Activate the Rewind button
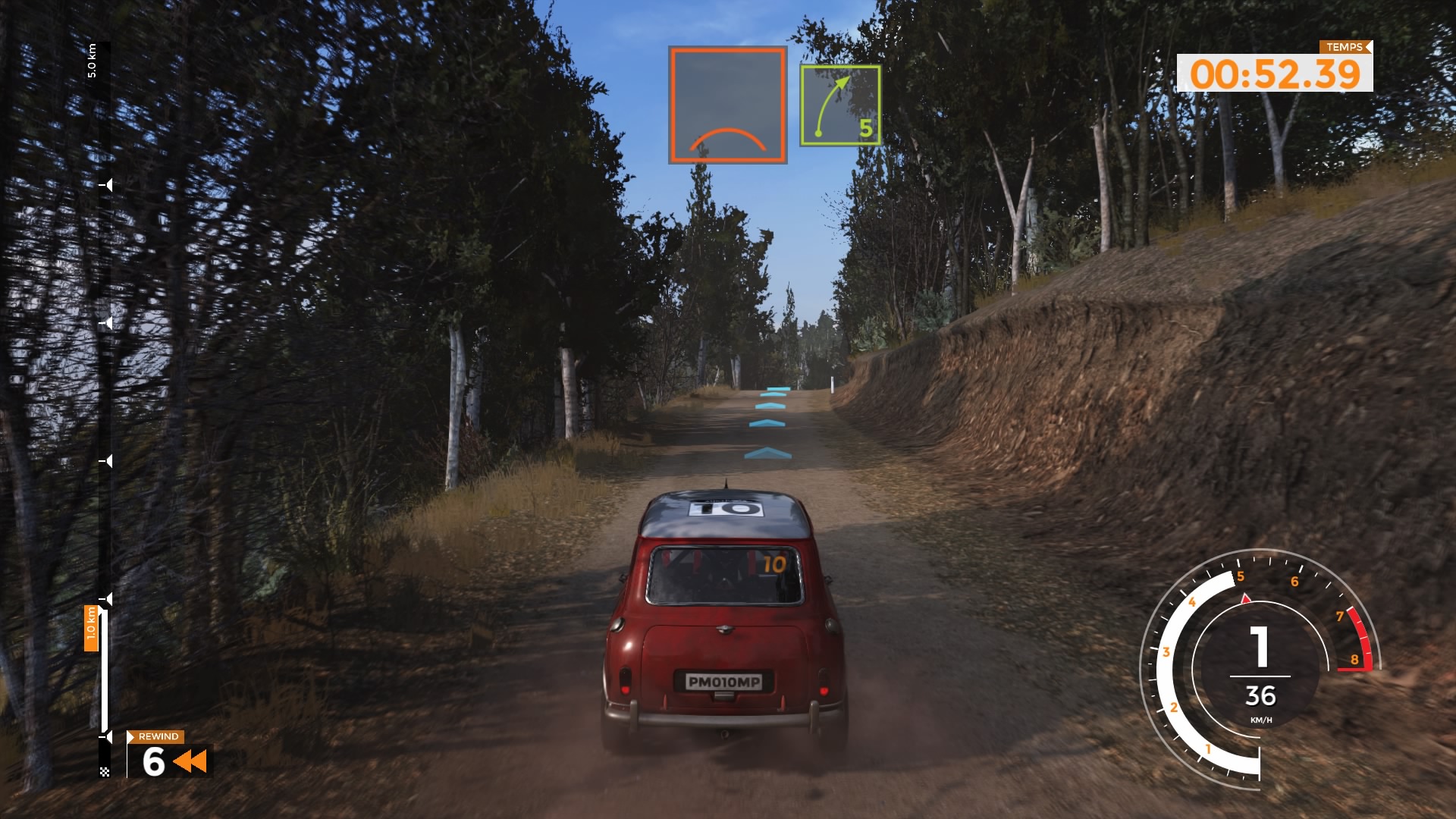Image resolution: width=1456 pixels, height=819 pixels. 169,755
